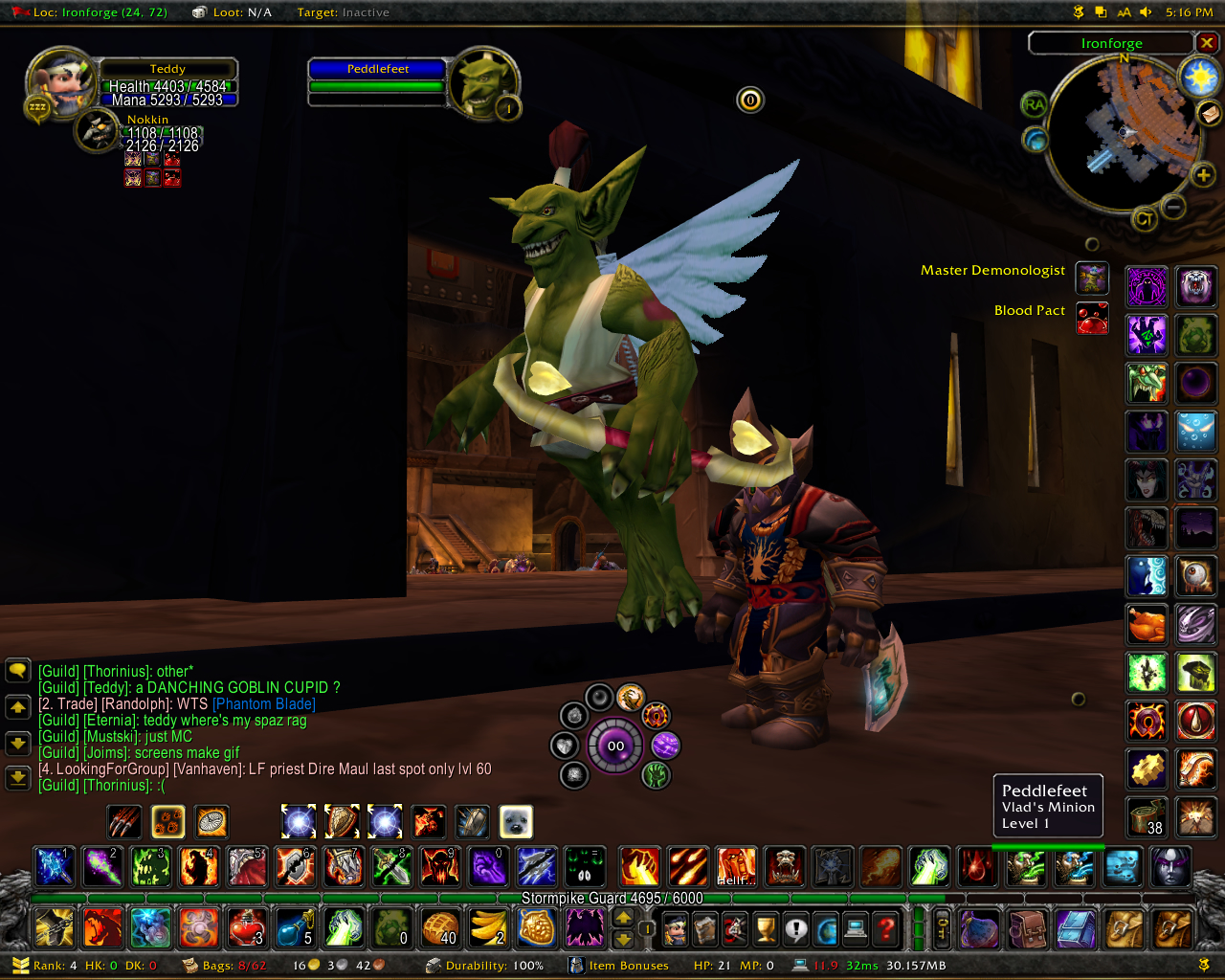Click the CT button below the minimap

pyautogui.click(x=1144, y=220)
